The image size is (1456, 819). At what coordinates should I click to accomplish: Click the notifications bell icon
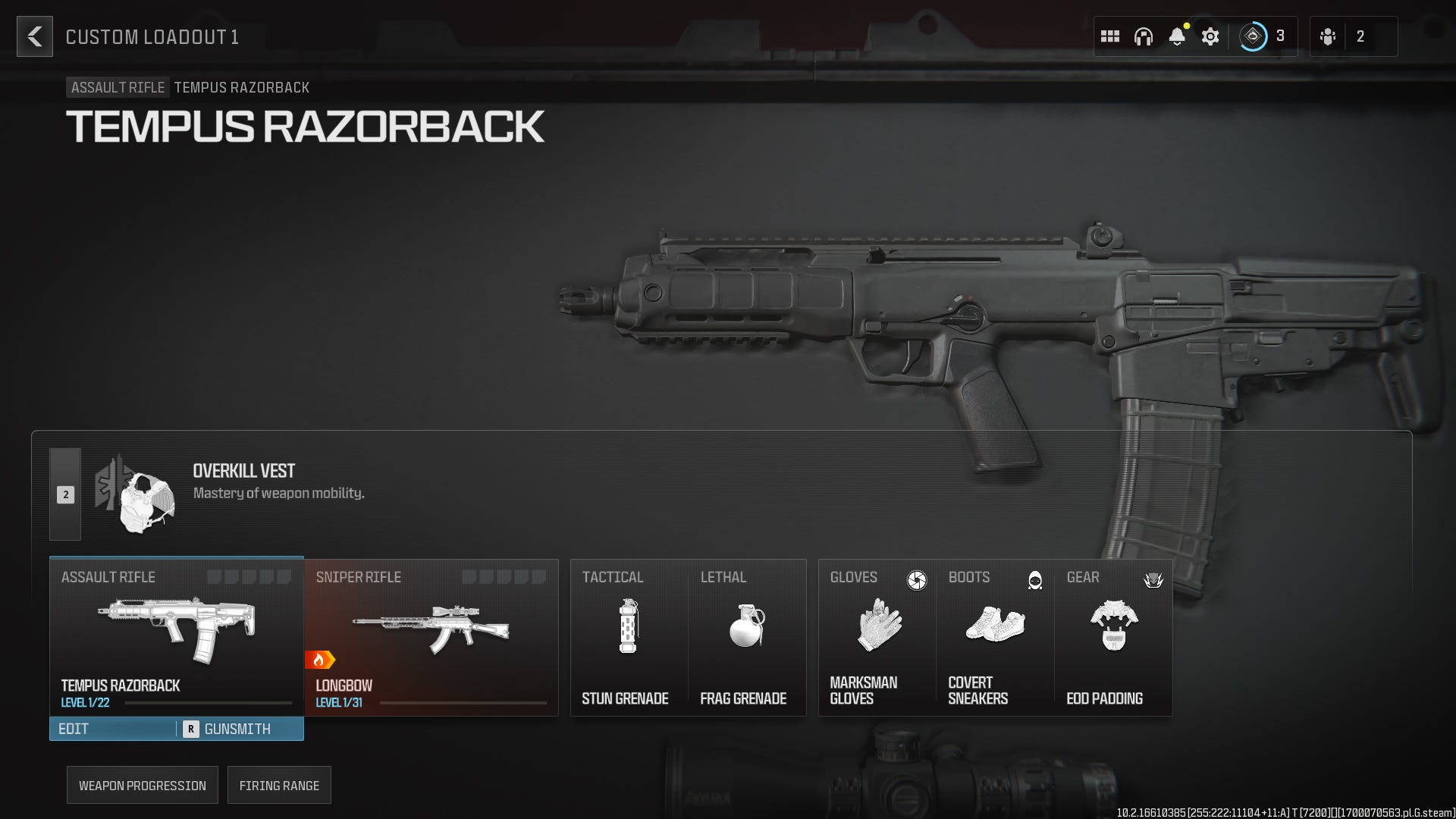coord(1178,33)
